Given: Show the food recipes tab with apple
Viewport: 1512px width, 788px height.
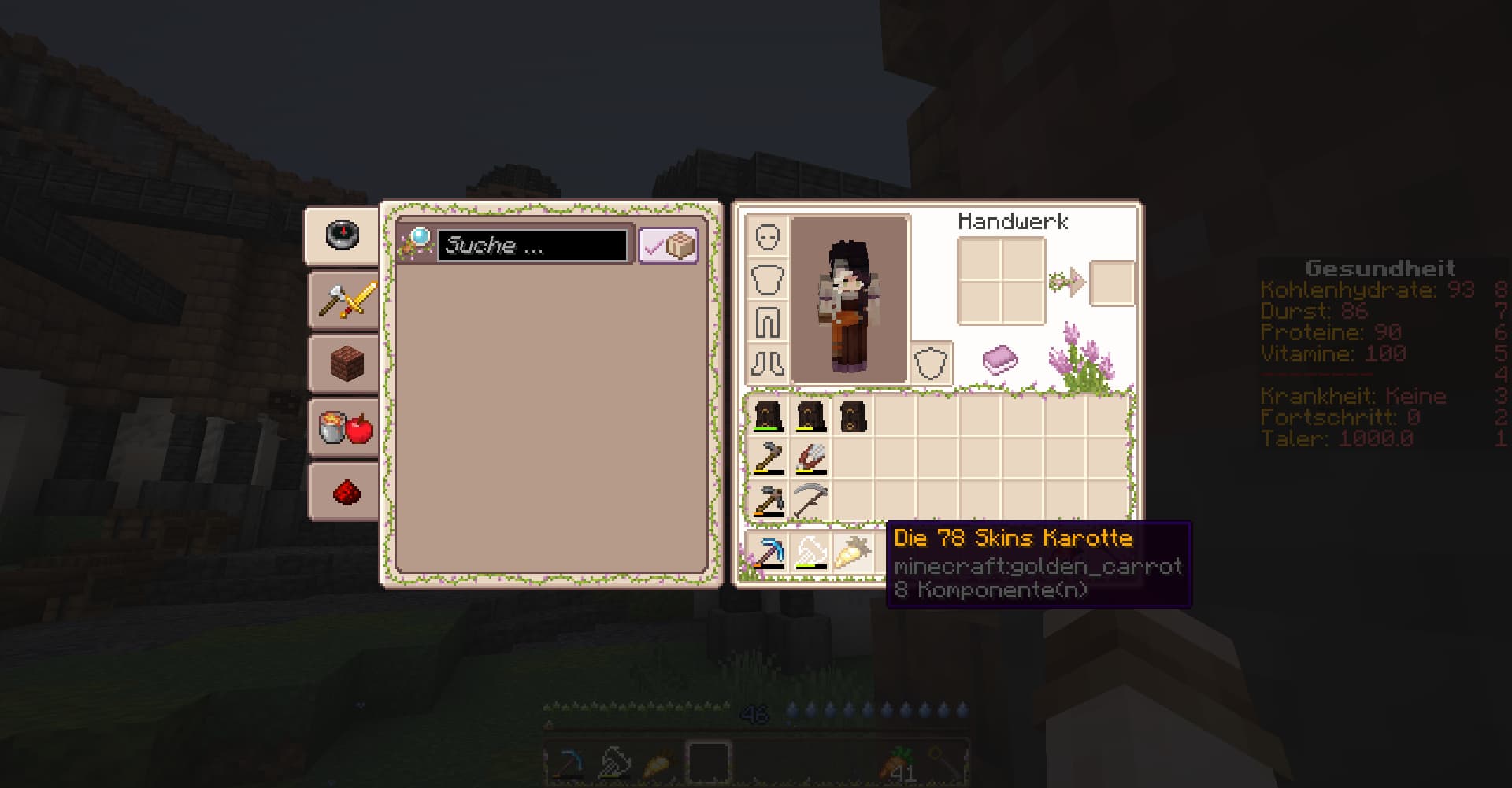Looking at the screenshot, I should click(346, 427).
